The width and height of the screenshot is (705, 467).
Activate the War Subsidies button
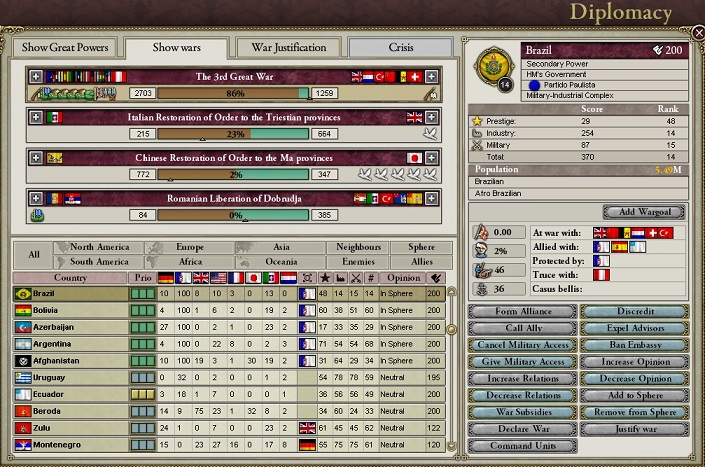(x=522, y=412)
